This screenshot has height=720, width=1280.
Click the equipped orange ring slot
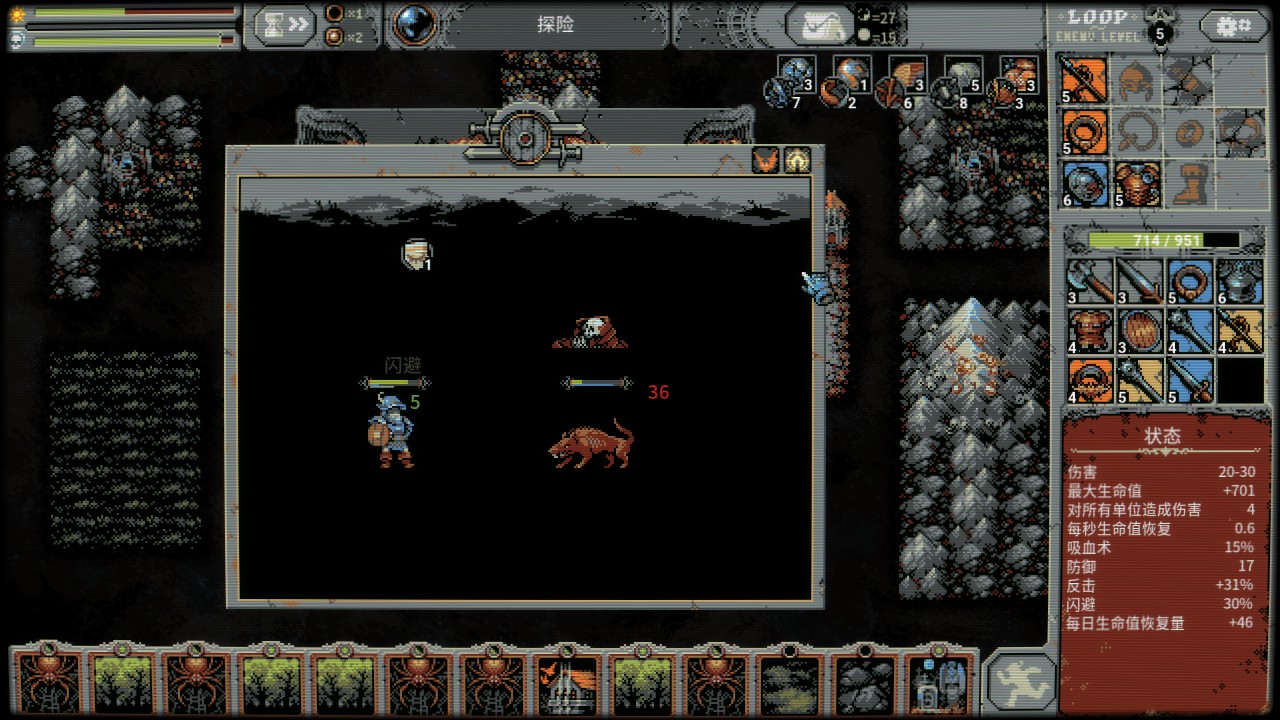pyautogui.click(x=1084, y=132)
